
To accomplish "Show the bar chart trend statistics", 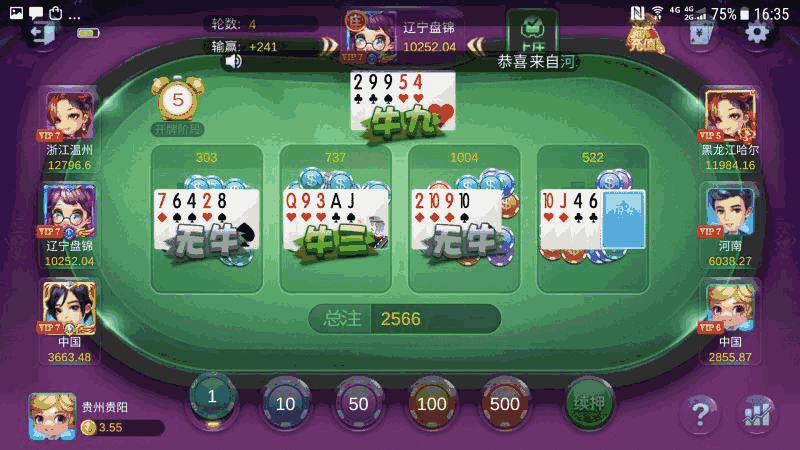I will (757, 411).
